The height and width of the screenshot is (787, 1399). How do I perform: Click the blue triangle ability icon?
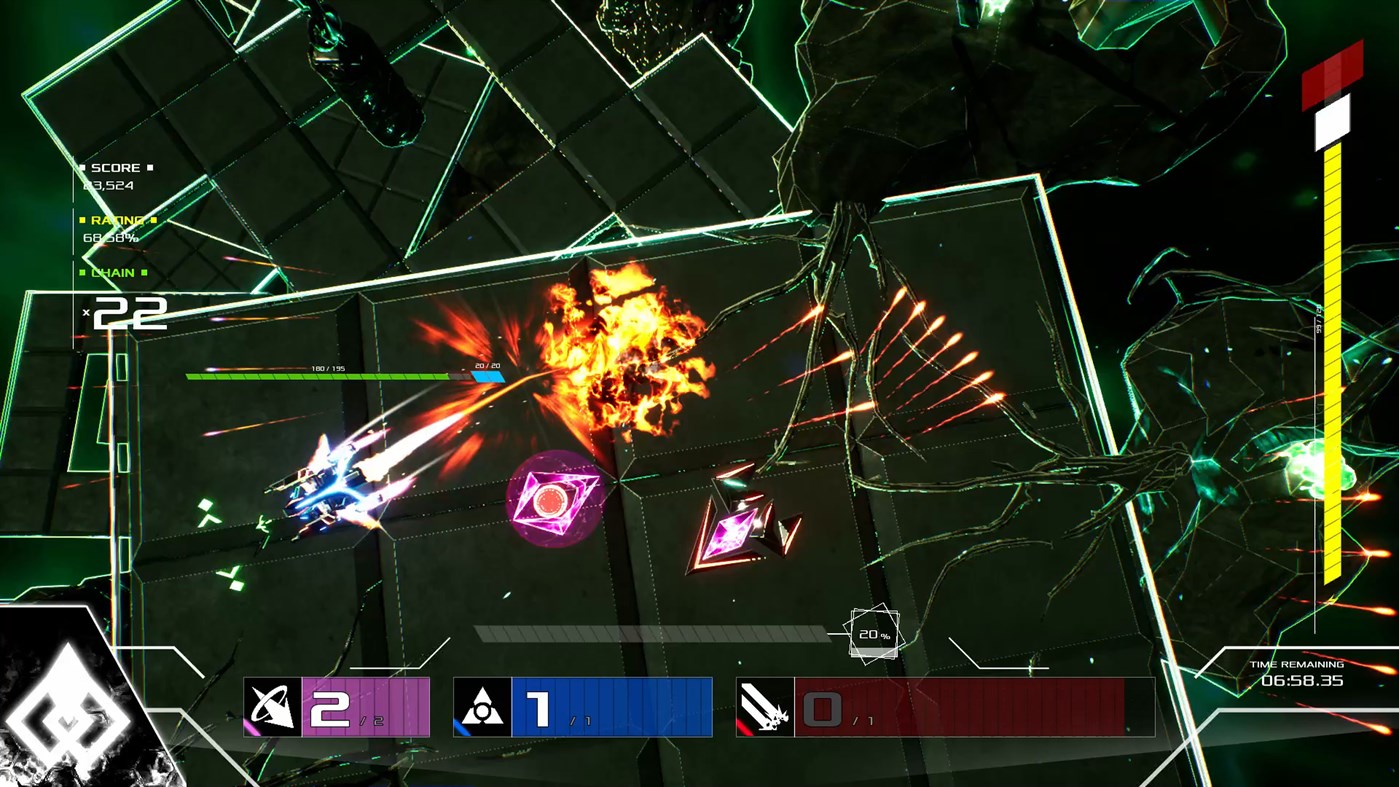pos(483,707)
